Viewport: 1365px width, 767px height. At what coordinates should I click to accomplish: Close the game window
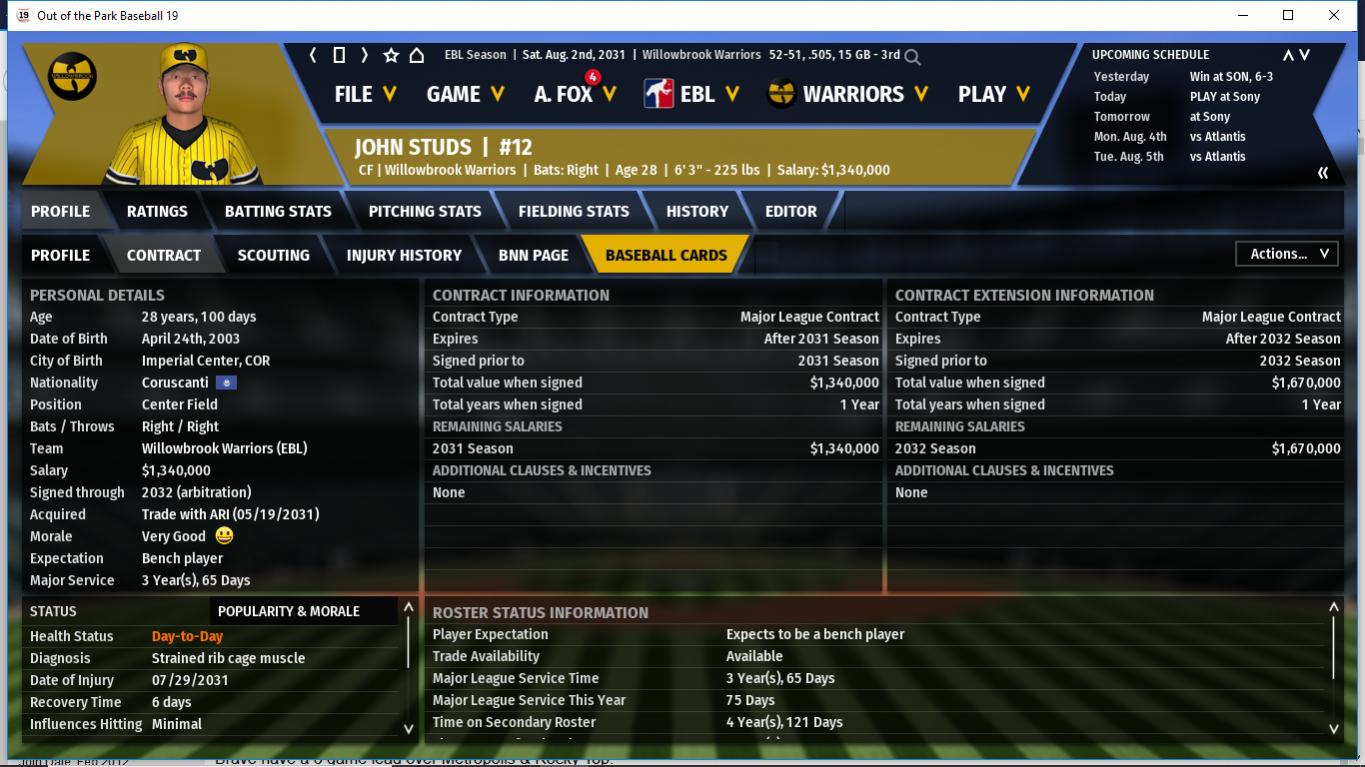coord(1334,15)
